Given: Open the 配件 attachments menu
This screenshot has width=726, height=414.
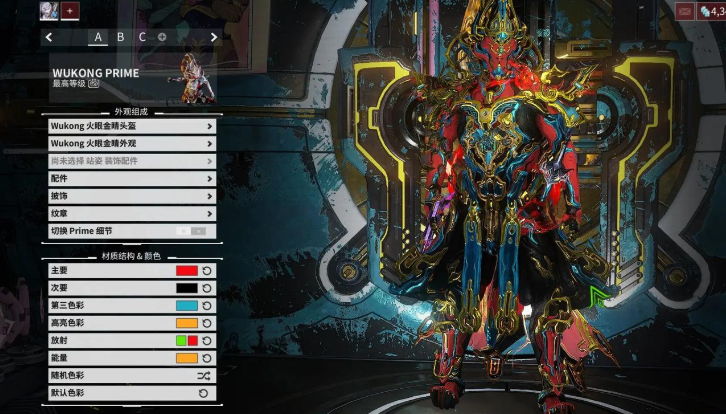Looking at the screenshot, I should (131, 178).
